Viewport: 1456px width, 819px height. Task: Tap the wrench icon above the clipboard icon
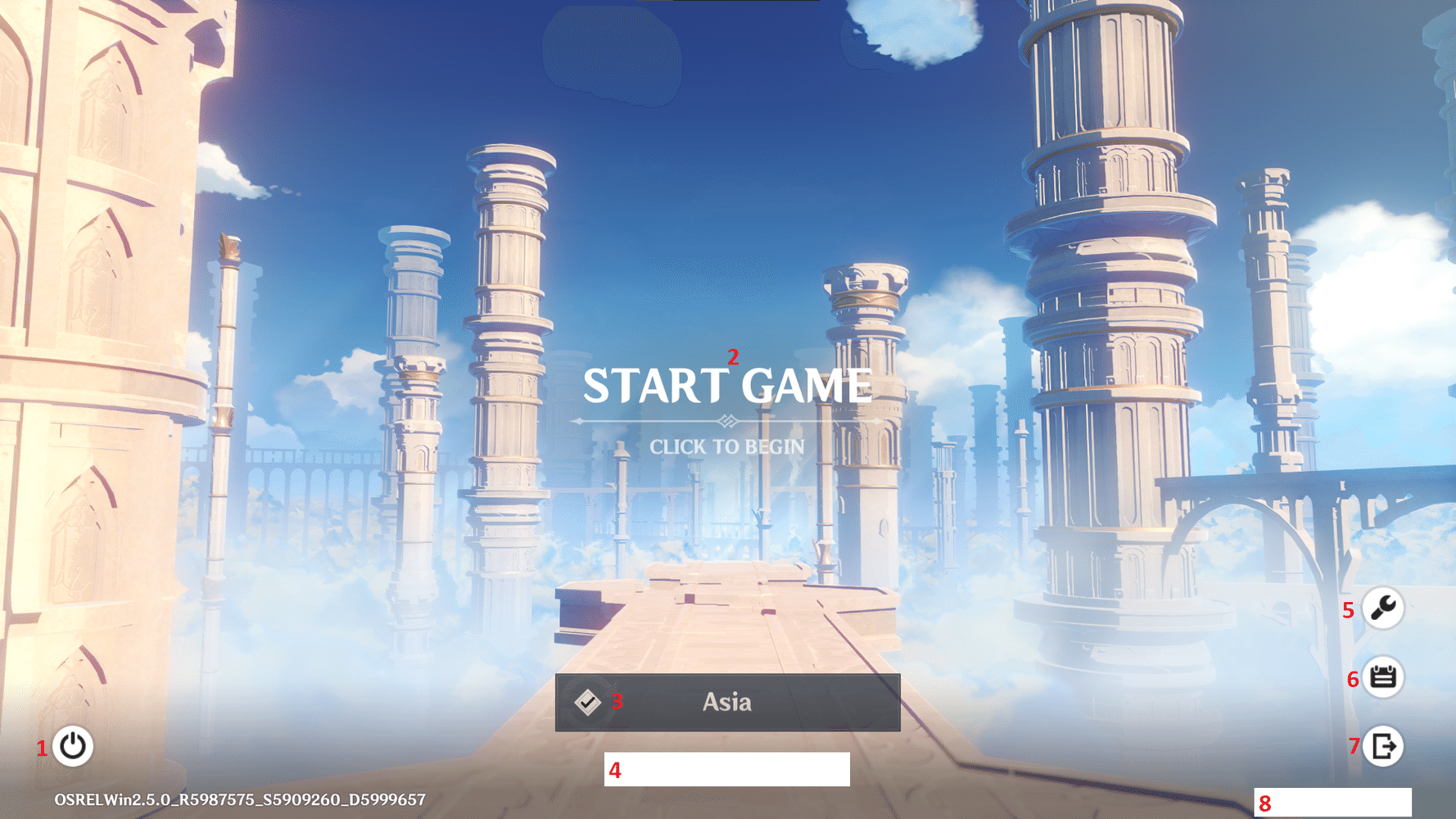tap(1384, 608)
